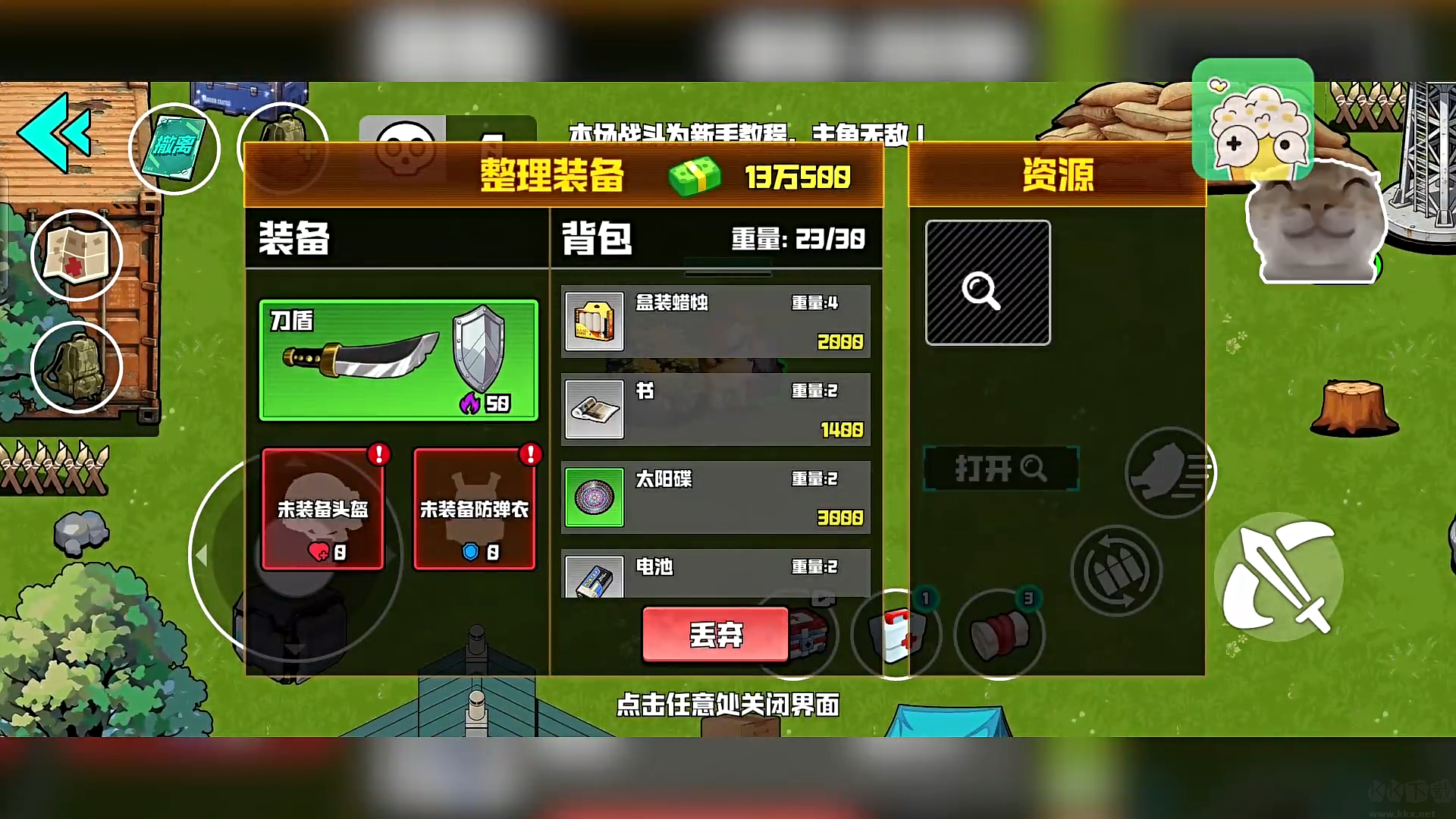Tap the magnifier search slot in 资源 panel
Screen dimensions: 1456x819
pos(987,281)
